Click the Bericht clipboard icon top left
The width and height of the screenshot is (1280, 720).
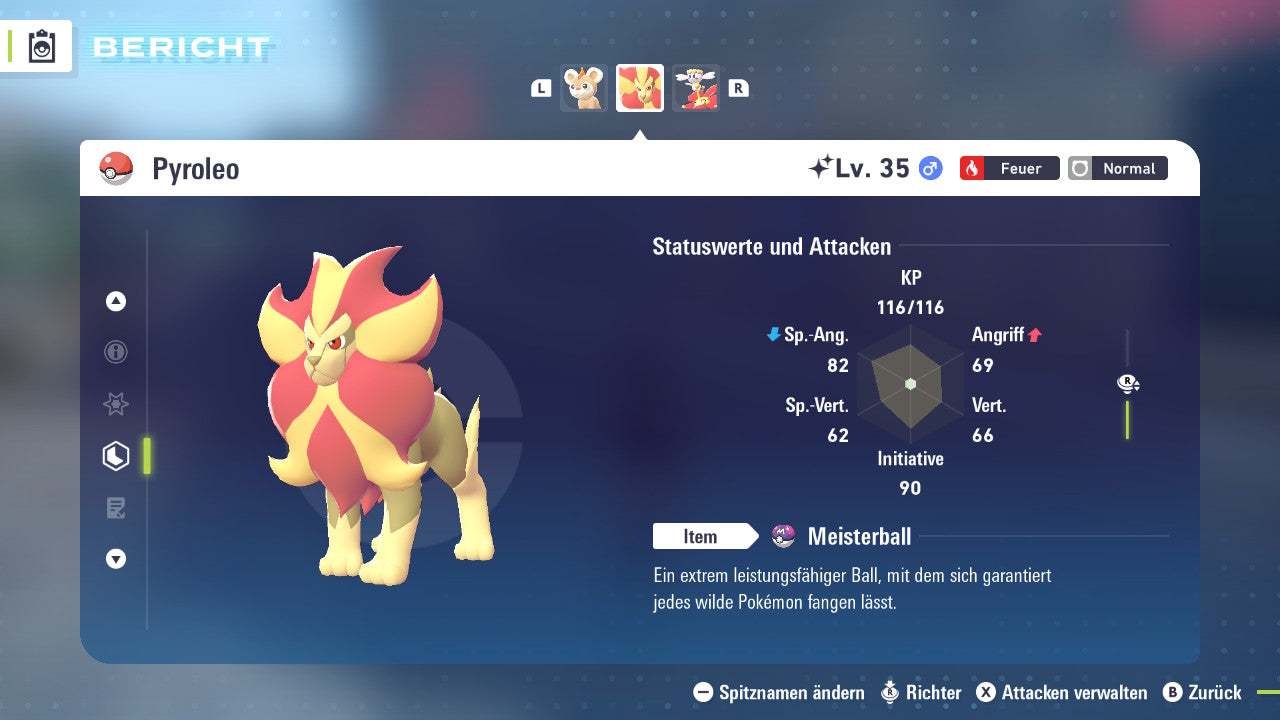pyautogui.click(x=40, y=46)
